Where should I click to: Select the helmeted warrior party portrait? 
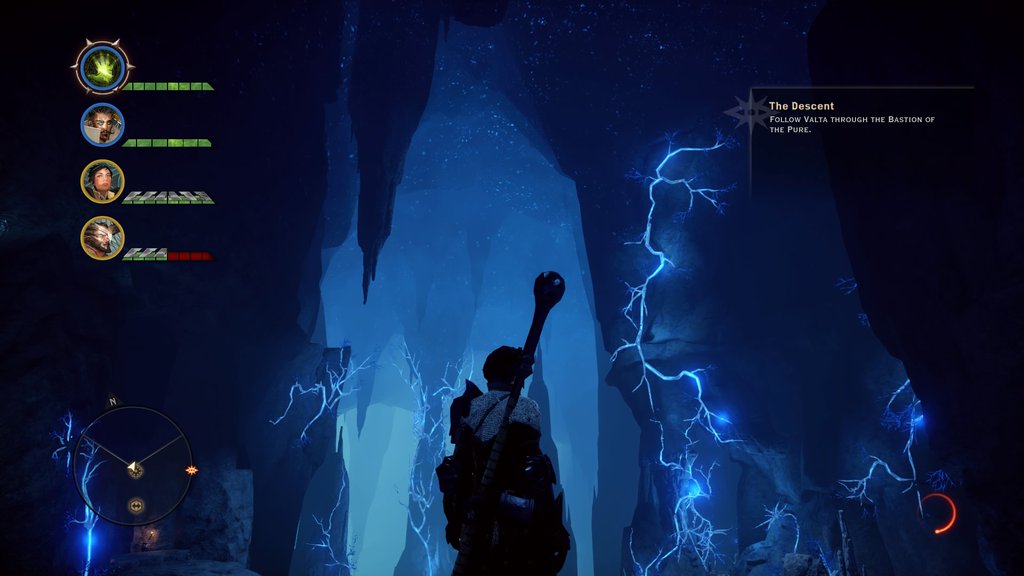[102, 238]
